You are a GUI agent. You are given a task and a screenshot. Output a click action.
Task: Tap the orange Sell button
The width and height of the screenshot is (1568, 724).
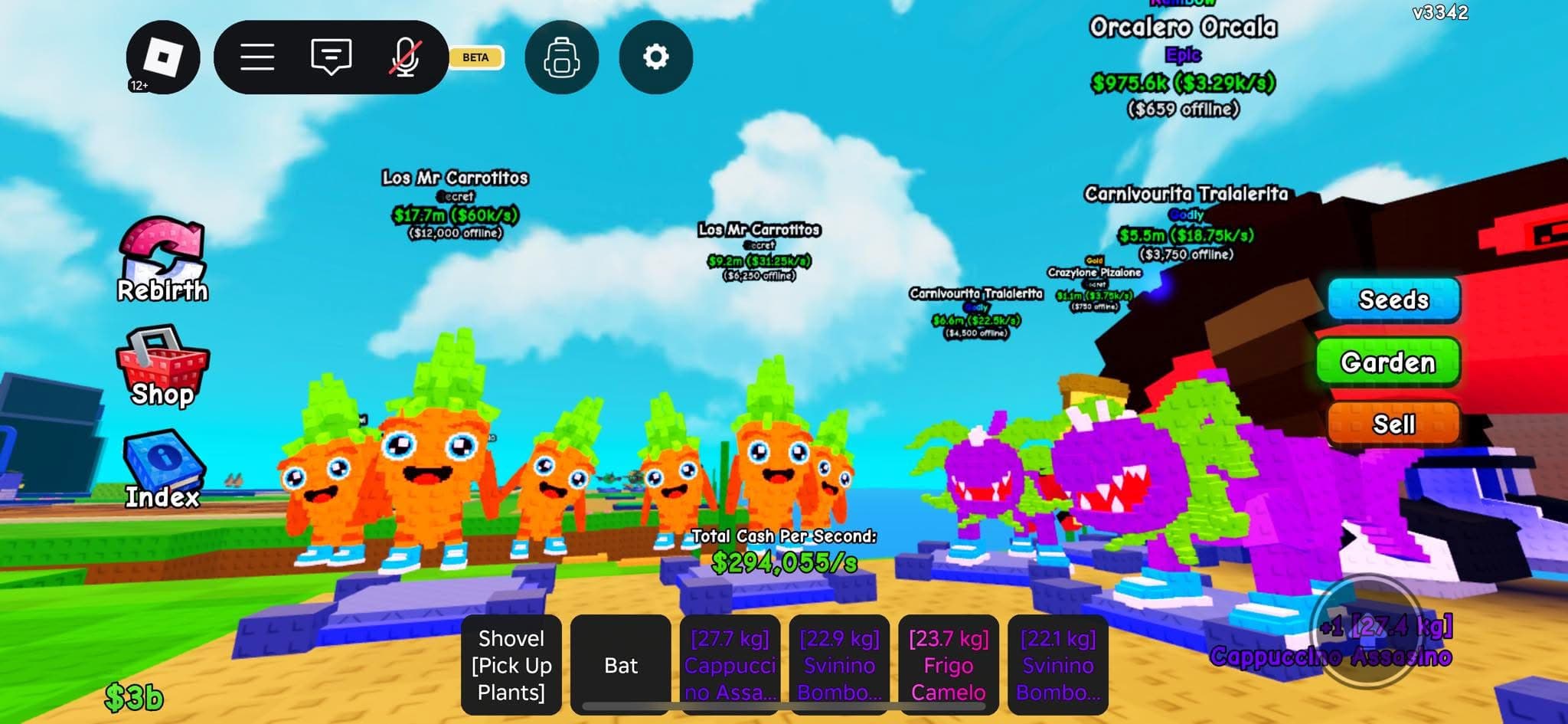(x=1393, y=424)
